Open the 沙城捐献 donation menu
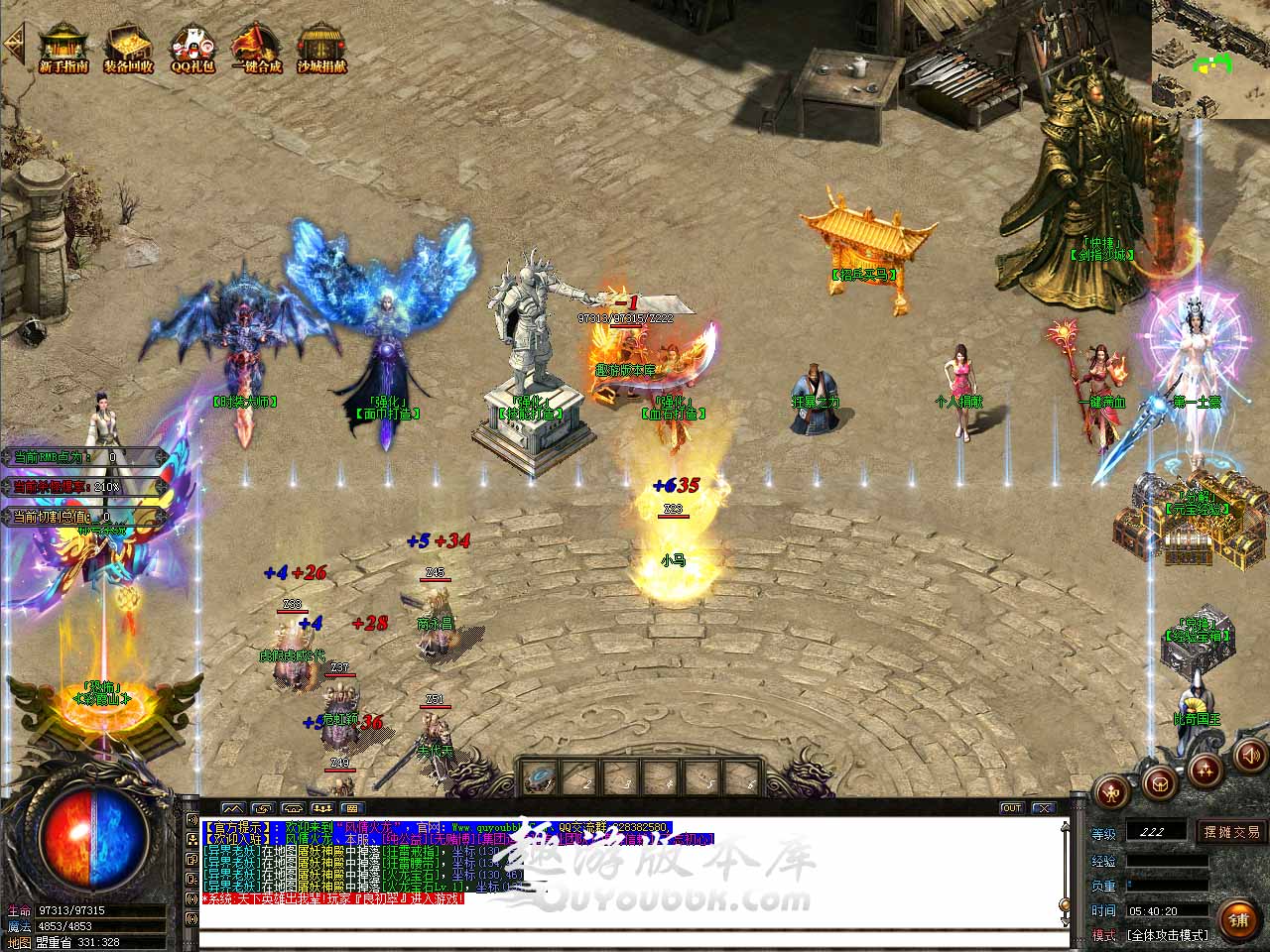The height and width of the screenshot is (952, 1270). point(321,48)
